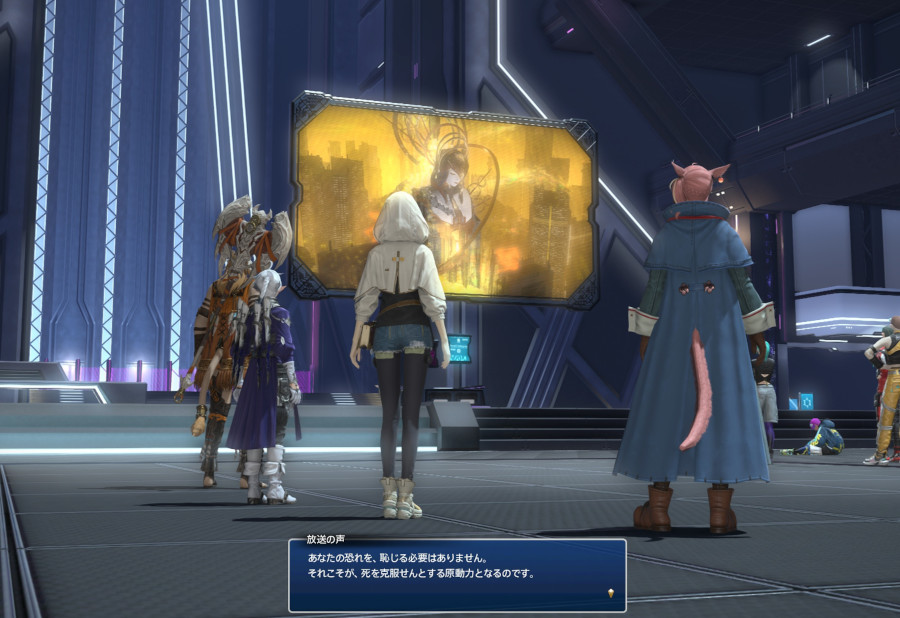
Task: Advance the 放送の声 dialogue text box
Action: click(457, 576)
